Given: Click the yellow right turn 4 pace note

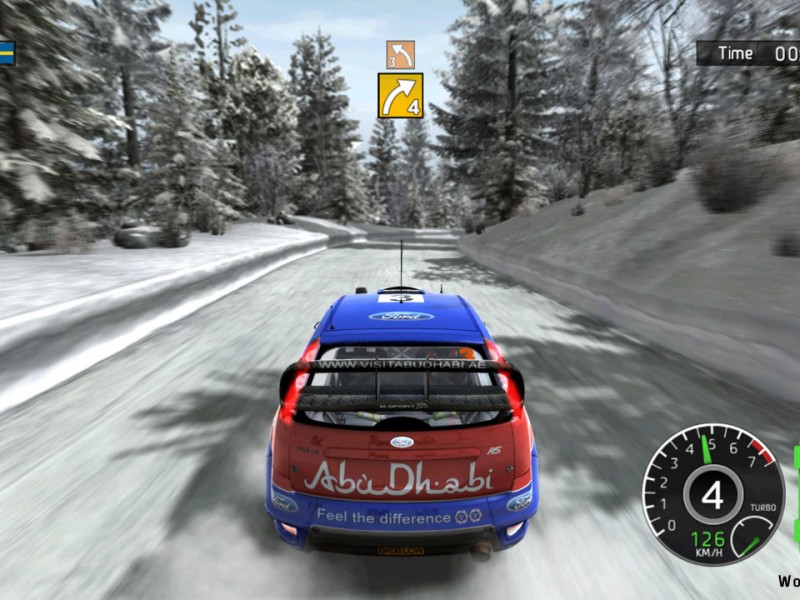Looking at the screenshot, I should (x=400, y=95).
